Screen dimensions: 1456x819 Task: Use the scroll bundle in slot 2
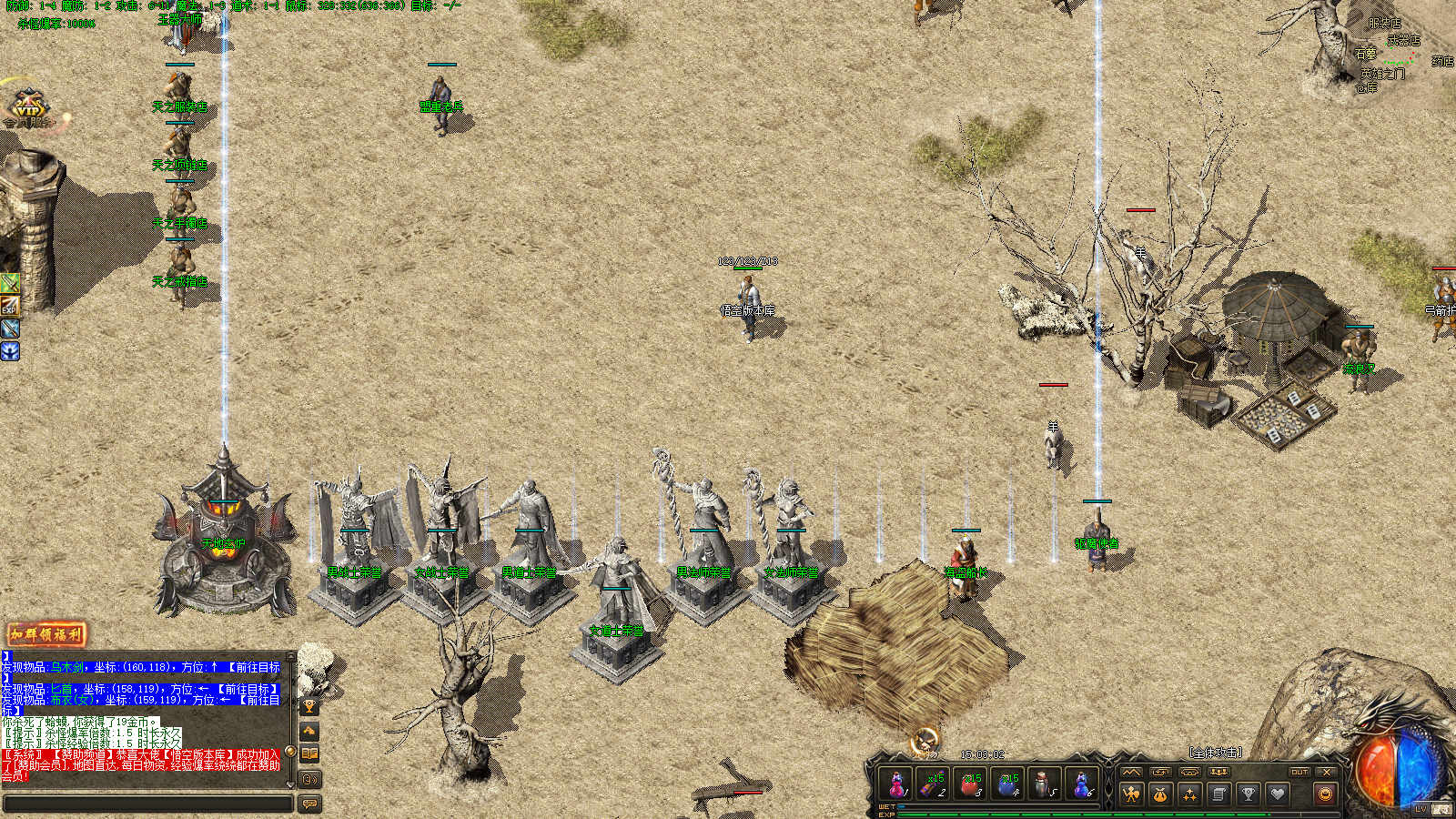click(x=934, y=784)
